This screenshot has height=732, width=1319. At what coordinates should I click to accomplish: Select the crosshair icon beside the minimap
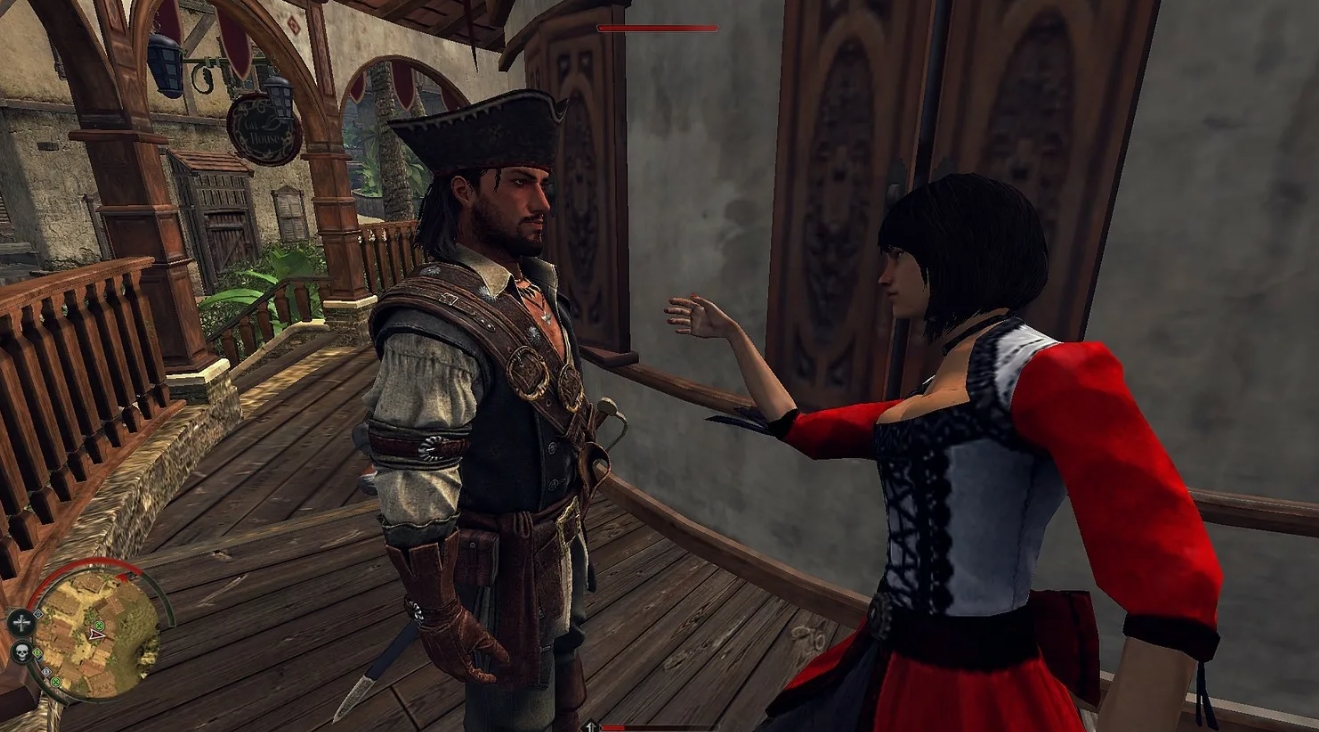click(21, 622)
